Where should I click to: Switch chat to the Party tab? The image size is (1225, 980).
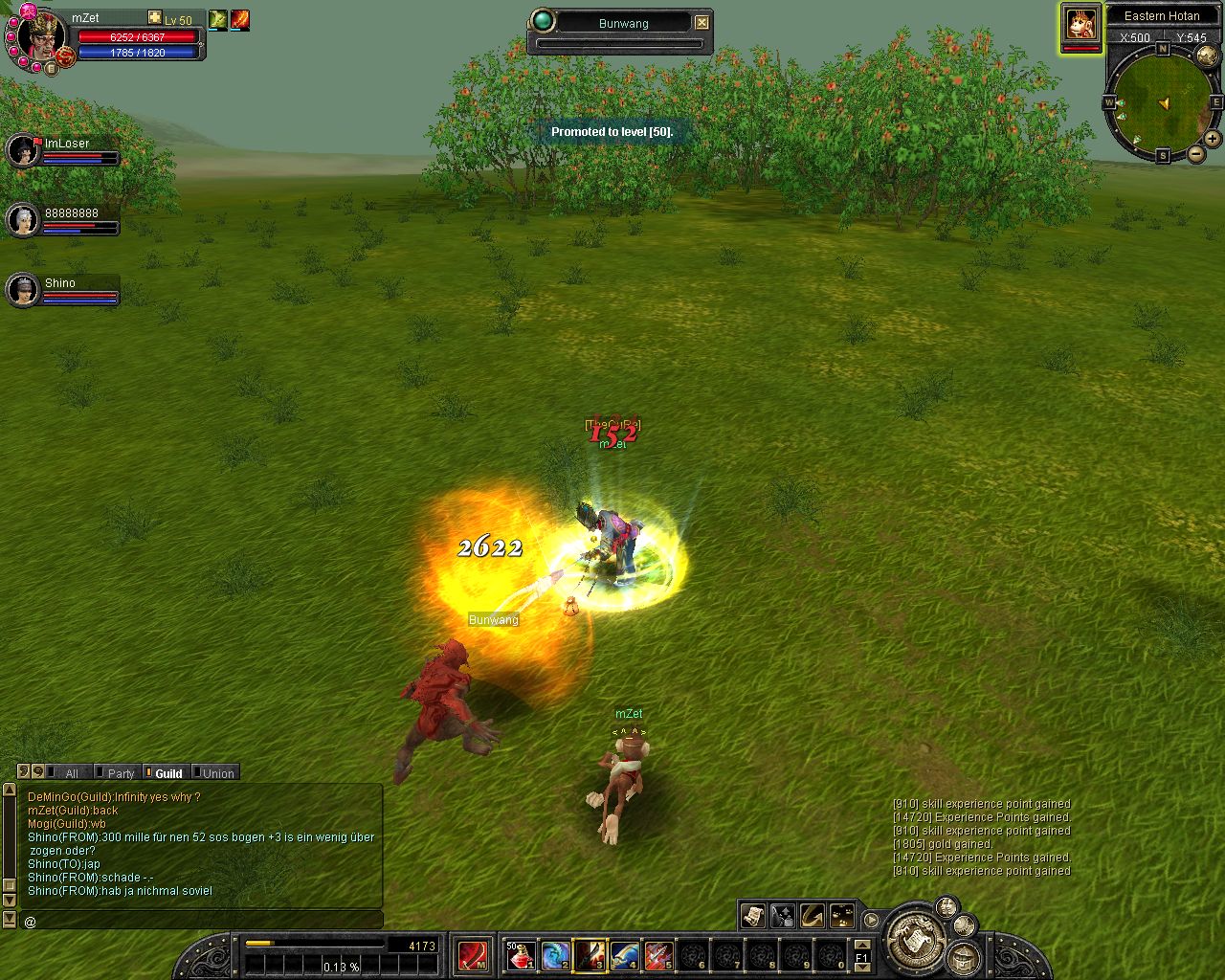tap(121, 773)
